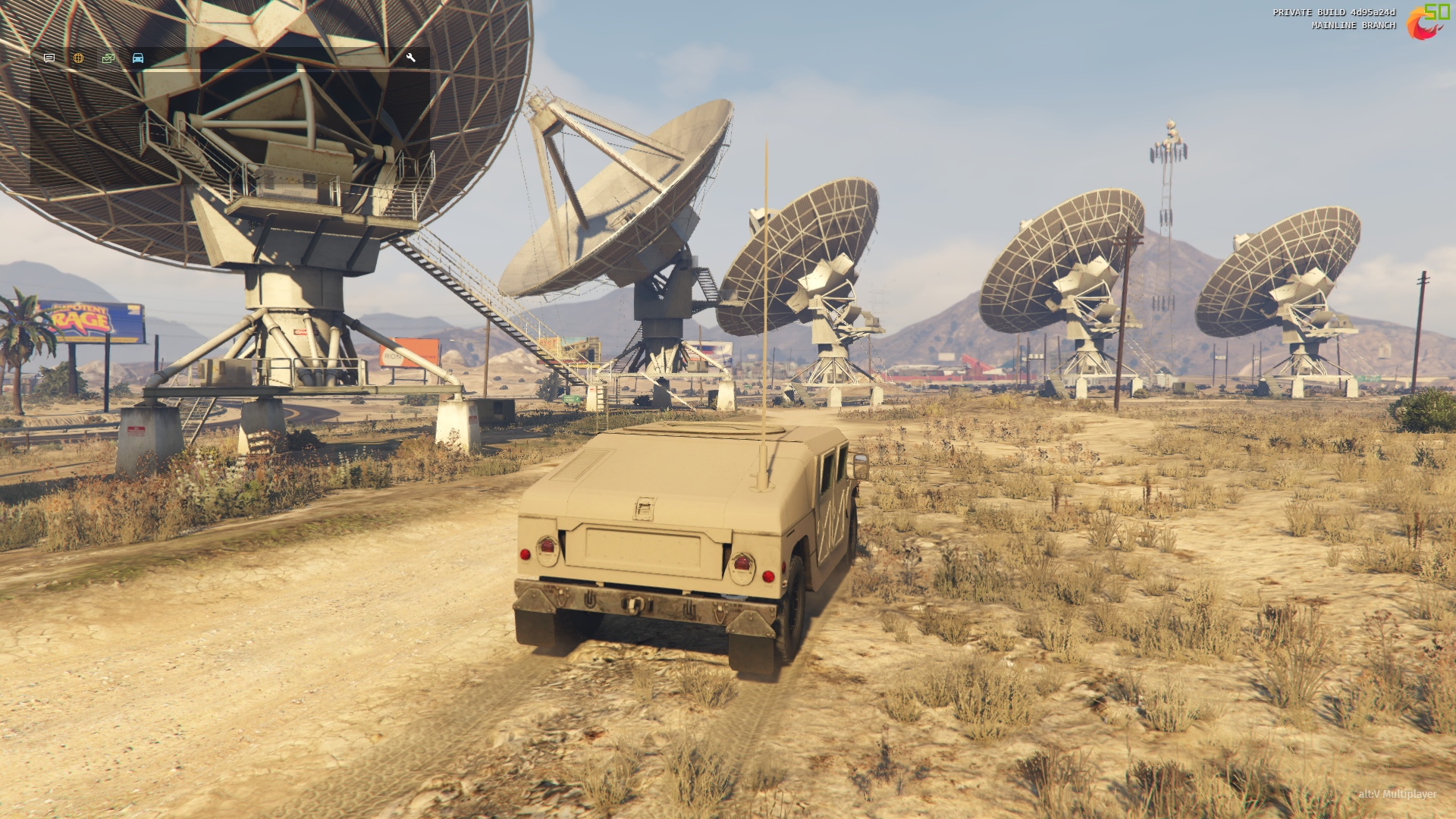Switch to the green envelopes messages tab
Viewport: 1456px width, 819px height.
point(108,58)
